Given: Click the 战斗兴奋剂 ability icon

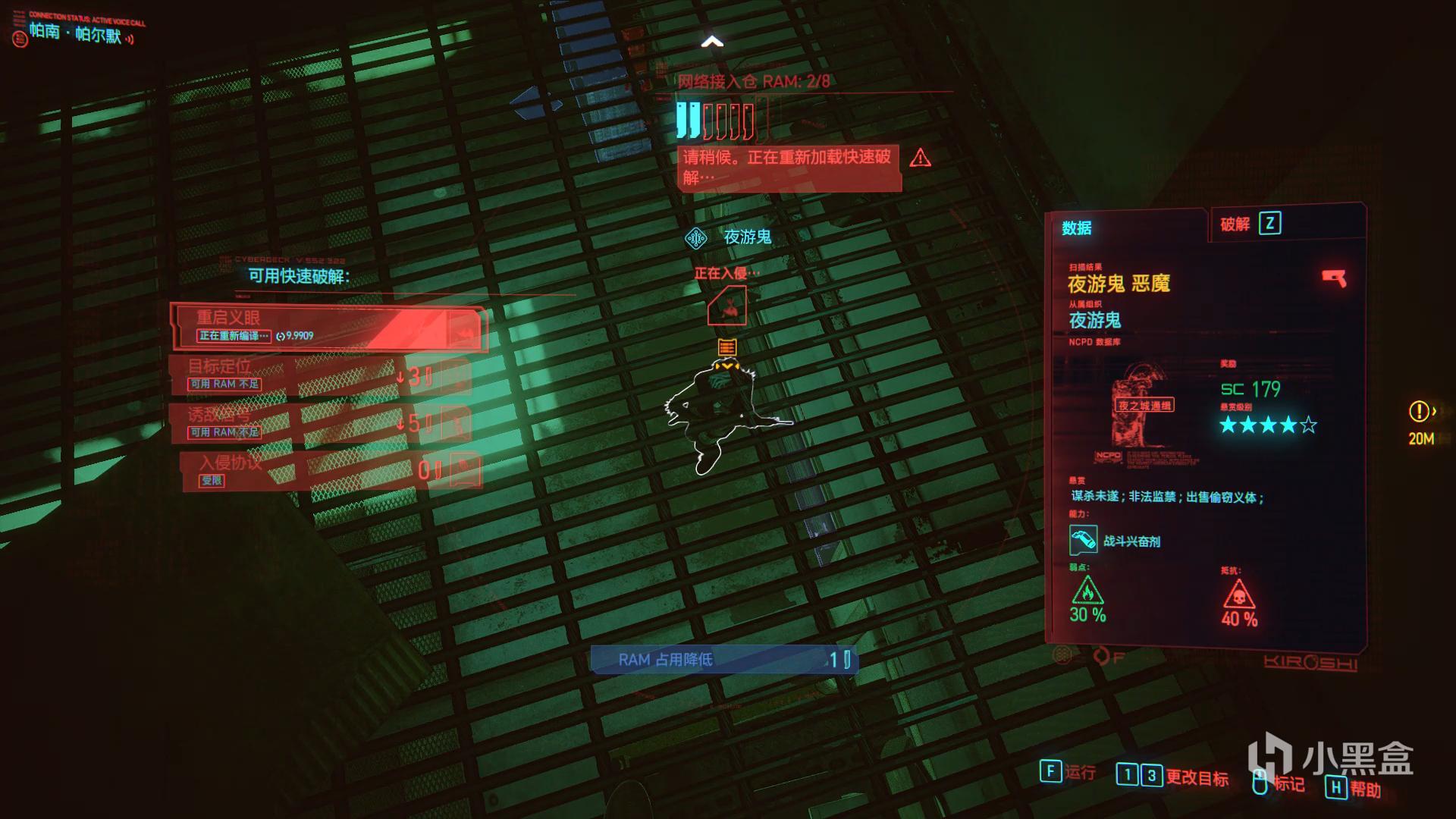Looking at the screenshot, I should pyautogui.click(x=1083, y=541).
